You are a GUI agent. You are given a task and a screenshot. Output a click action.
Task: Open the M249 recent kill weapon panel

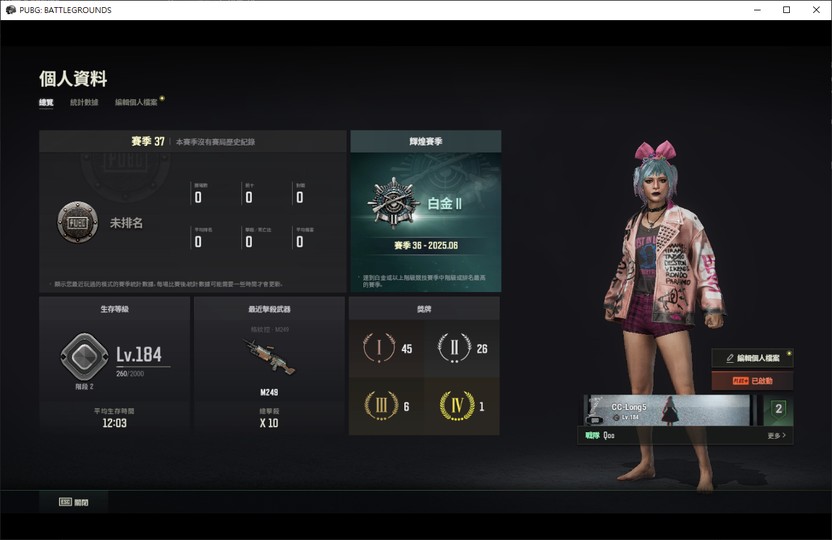[268, 365]
